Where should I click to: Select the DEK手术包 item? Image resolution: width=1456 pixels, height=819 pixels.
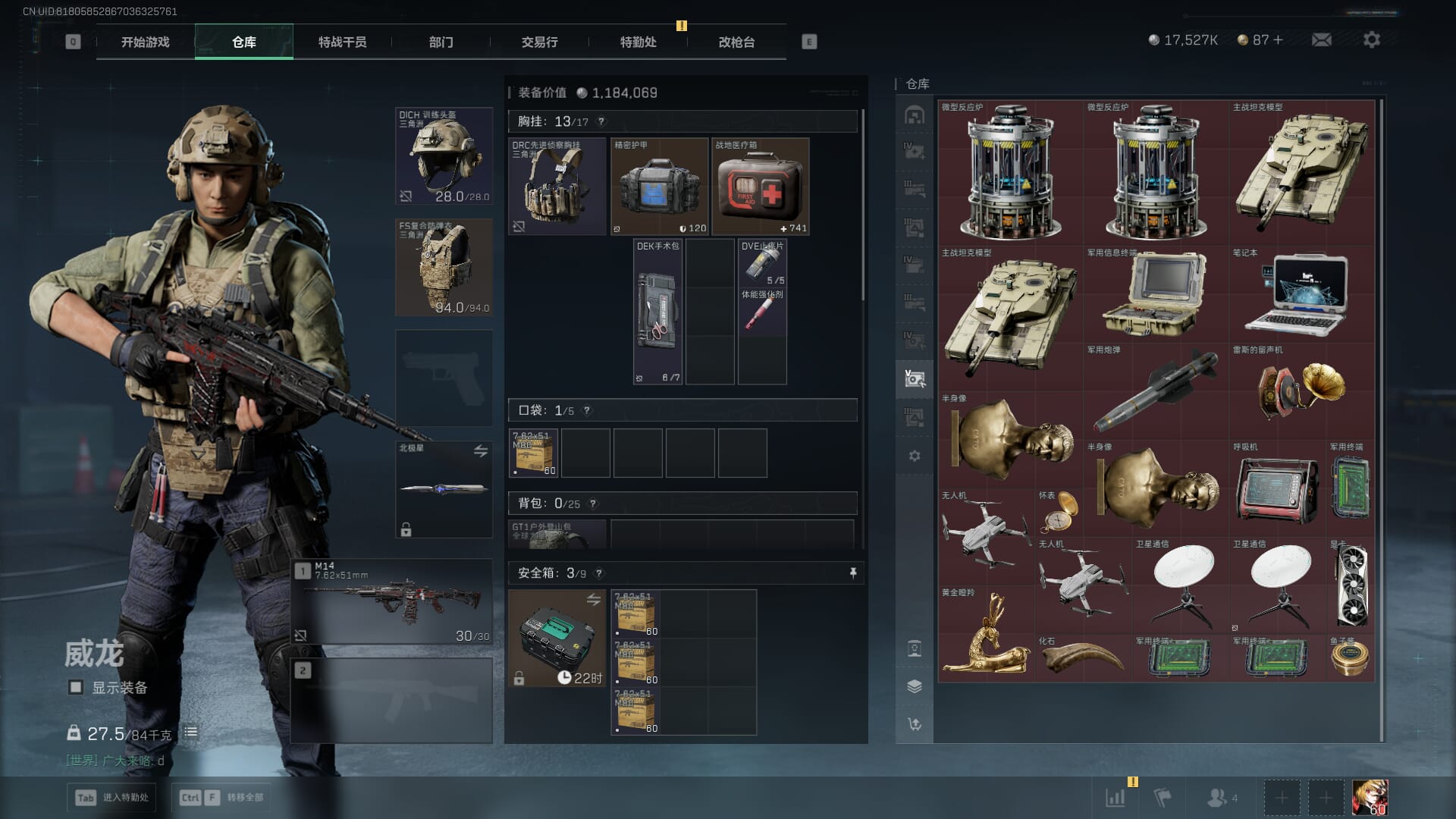(657, 312)
